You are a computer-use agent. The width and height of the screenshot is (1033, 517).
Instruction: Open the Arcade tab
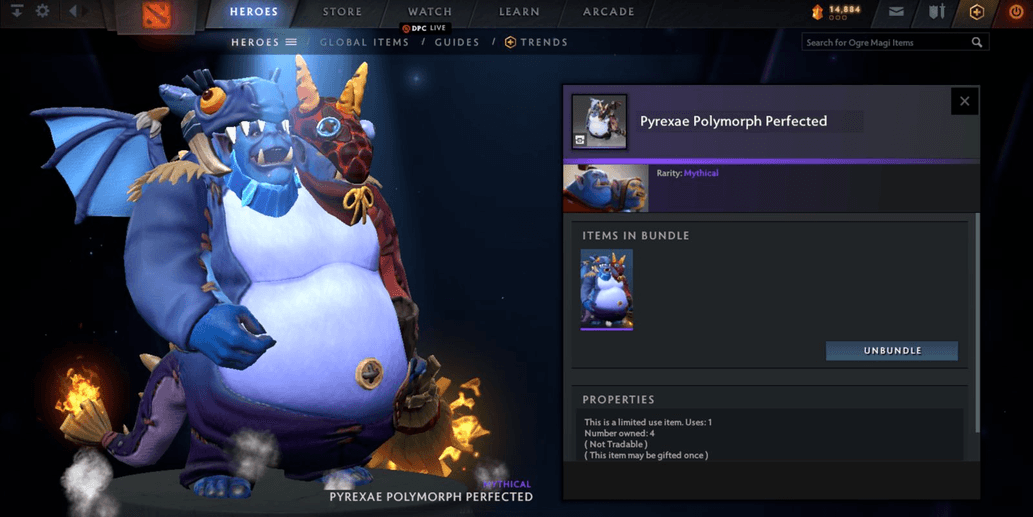click(x=608, y=12)
